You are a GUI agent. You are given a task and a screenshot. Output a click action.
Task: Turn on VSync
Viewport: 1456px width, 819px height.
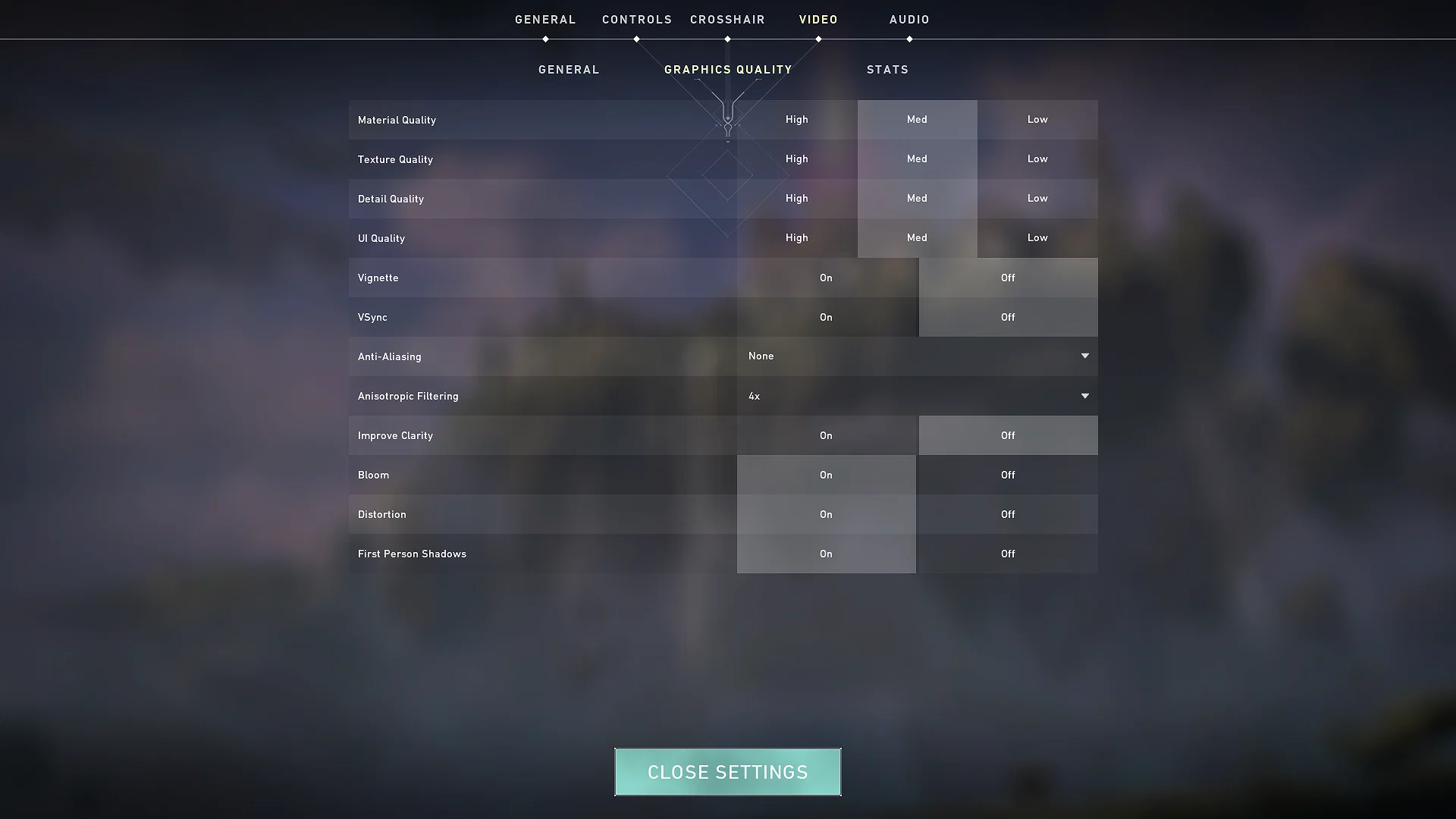click(826, 317)
